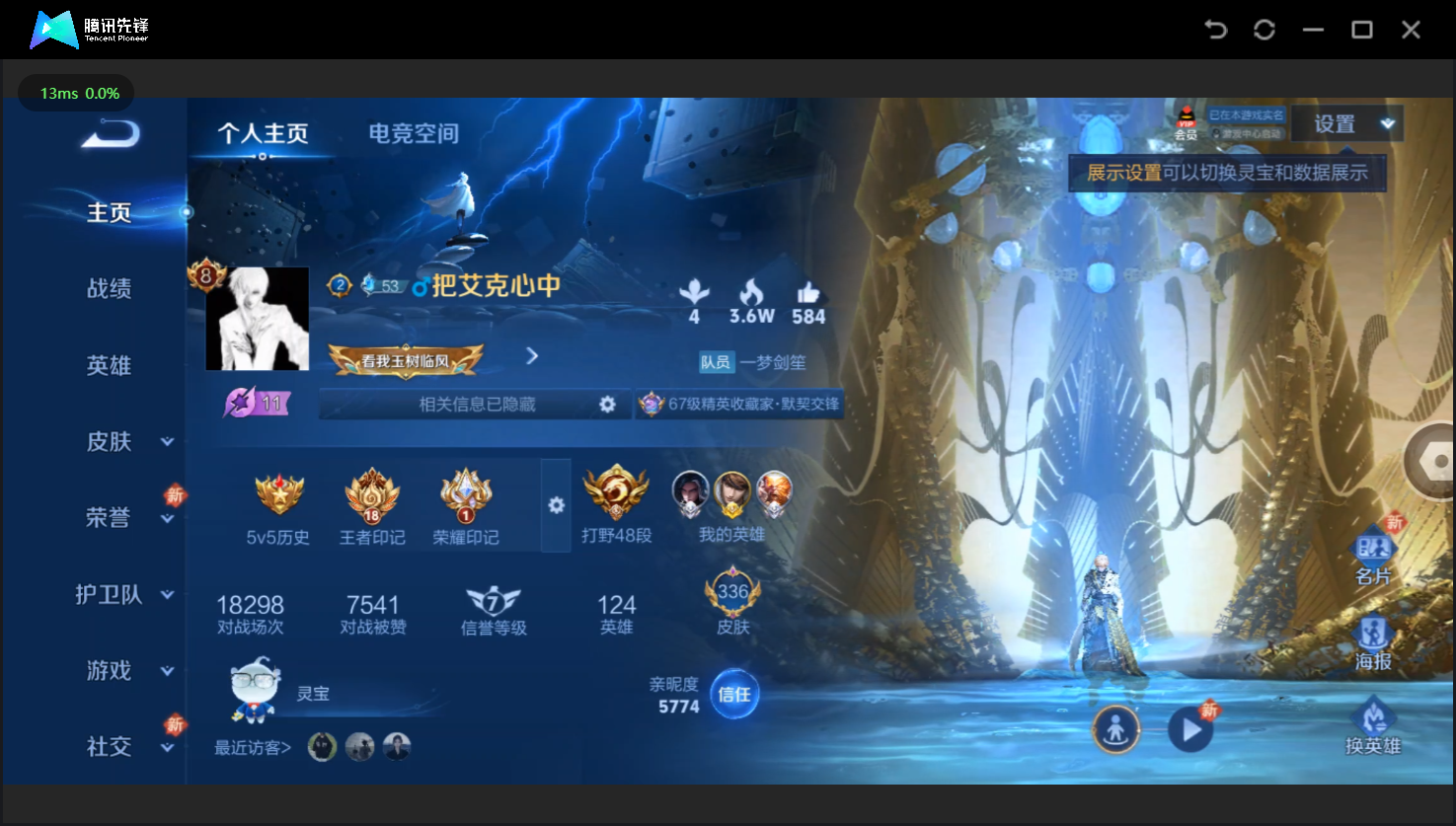Click the player avatar portrait
The width and height of the screenshot is (1456, 826).
(x=257, y=319)
